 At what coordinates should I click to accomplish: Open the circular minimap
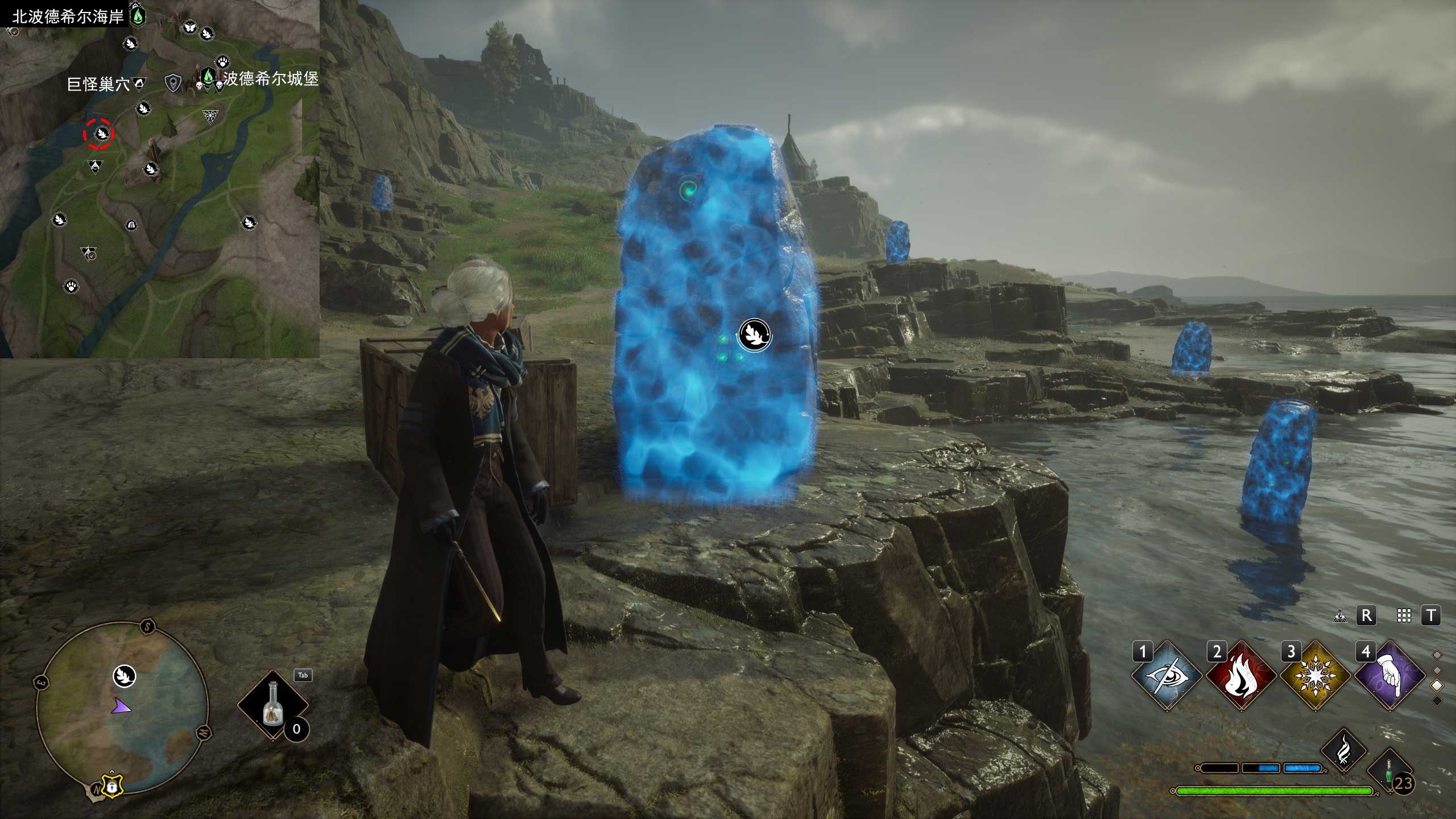122,708
